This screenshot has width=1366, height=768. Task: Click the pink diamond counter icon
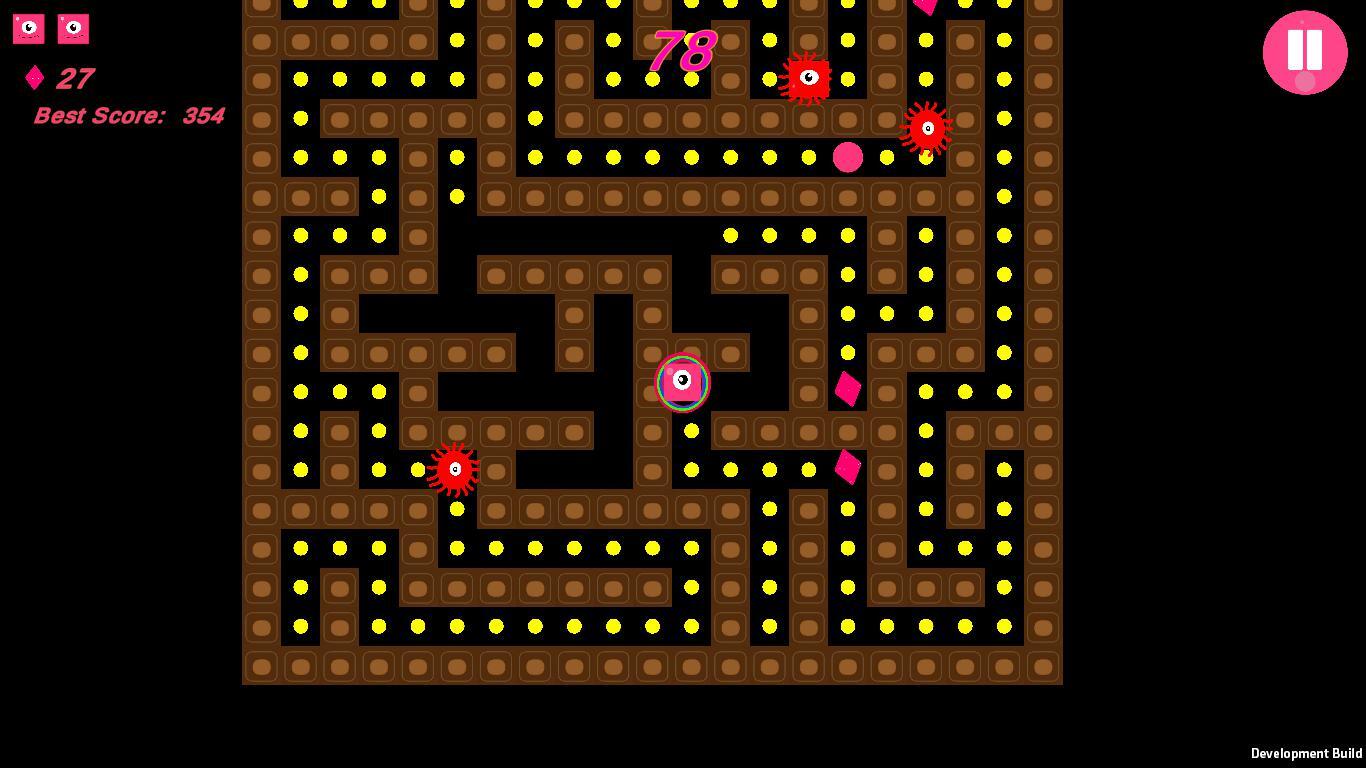pyautogui.click(x=35, y=78)
